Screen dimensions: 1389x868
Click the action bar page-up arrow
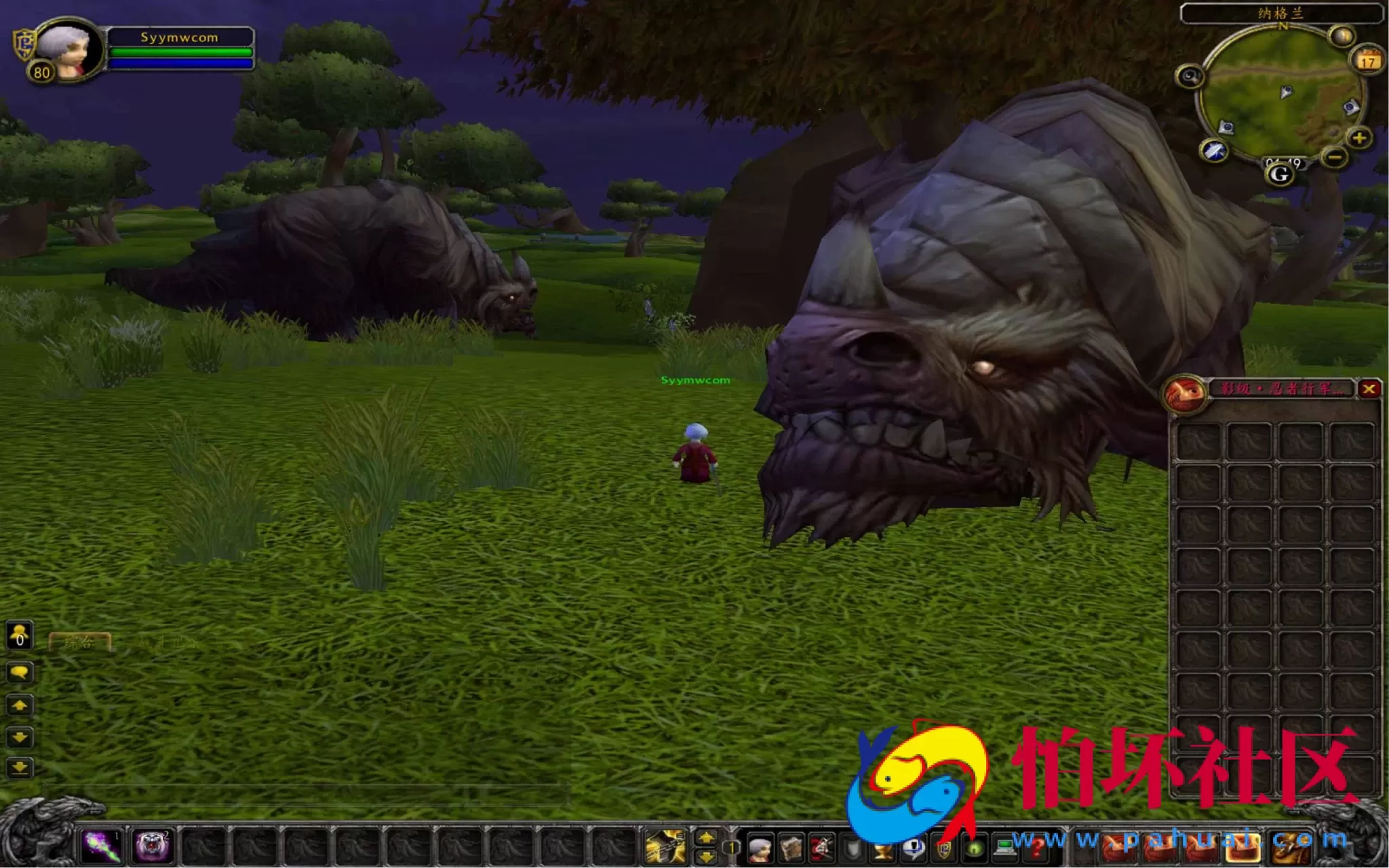coord(706,838)
